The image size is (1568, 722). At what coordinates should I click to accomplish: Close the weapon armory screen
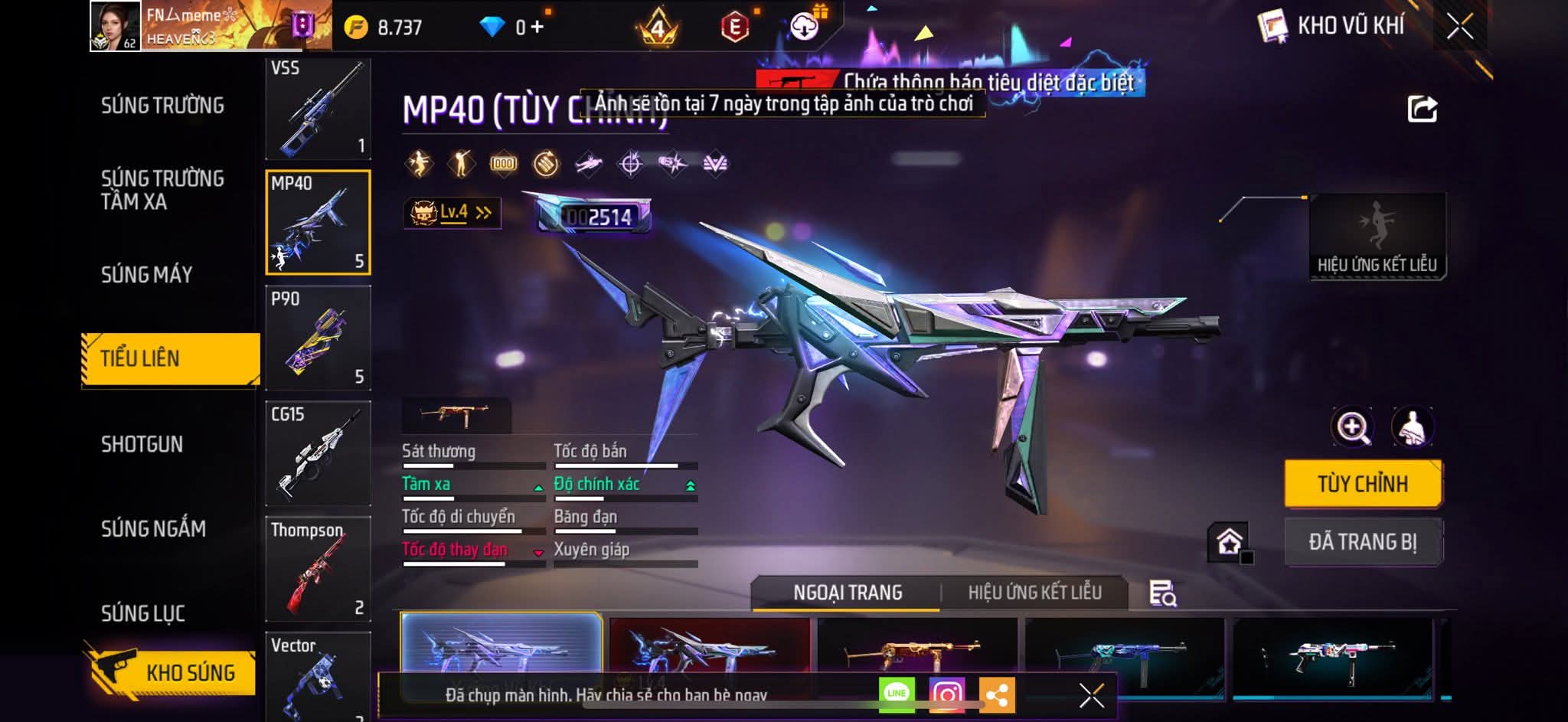(x=1459, y=27)
